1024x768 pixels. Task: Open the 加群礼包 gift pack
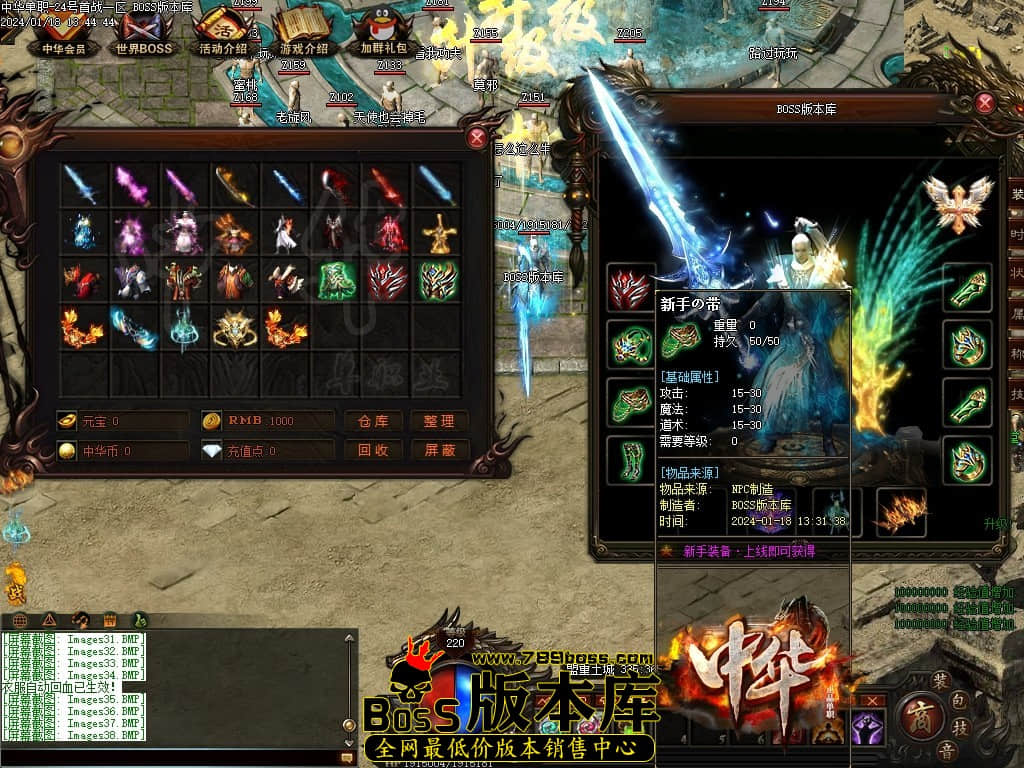point(384,32)
